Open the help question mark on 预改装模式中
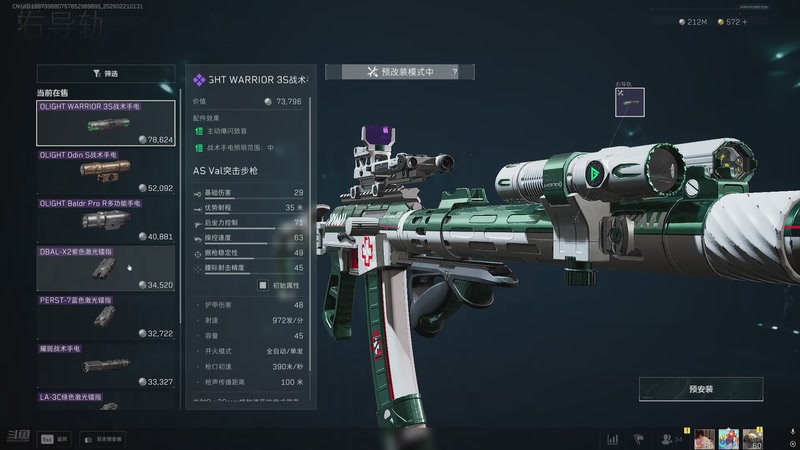800x450 pixels. tap(454, 72)
